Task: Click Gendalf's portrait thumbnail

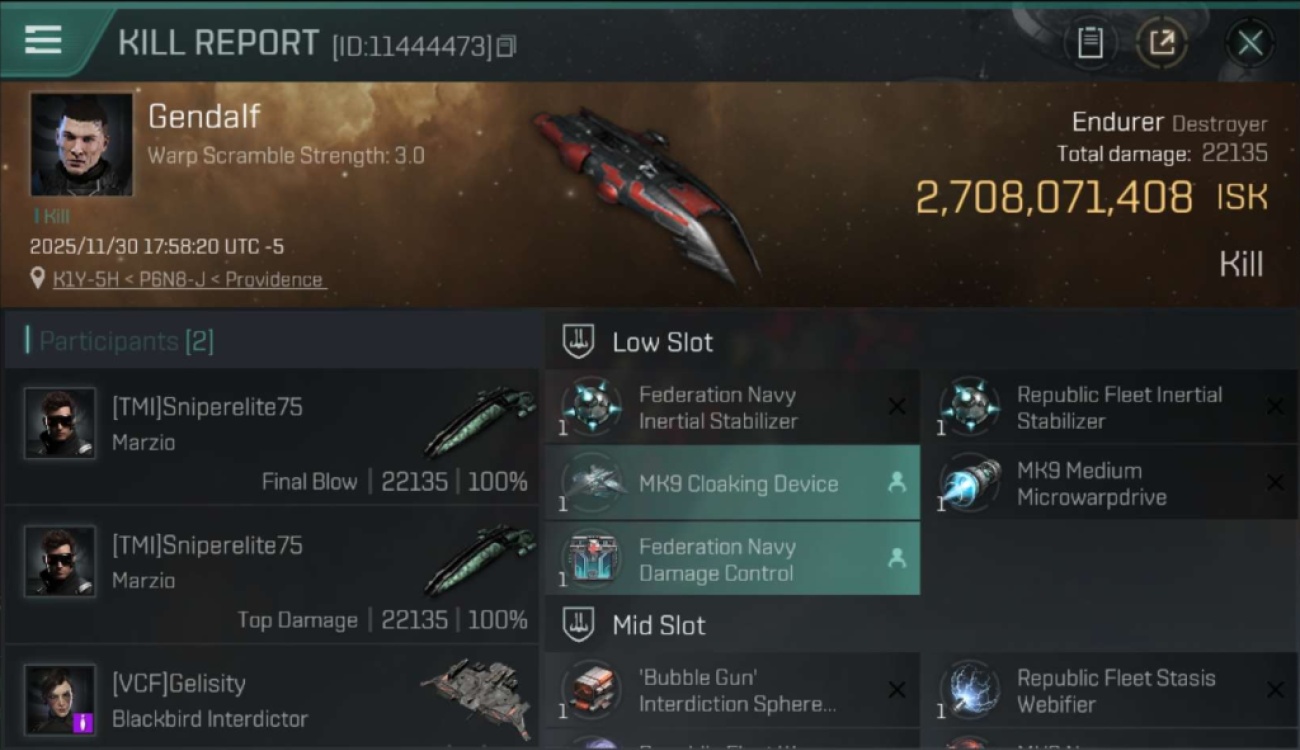Action: tap(80, 145)
